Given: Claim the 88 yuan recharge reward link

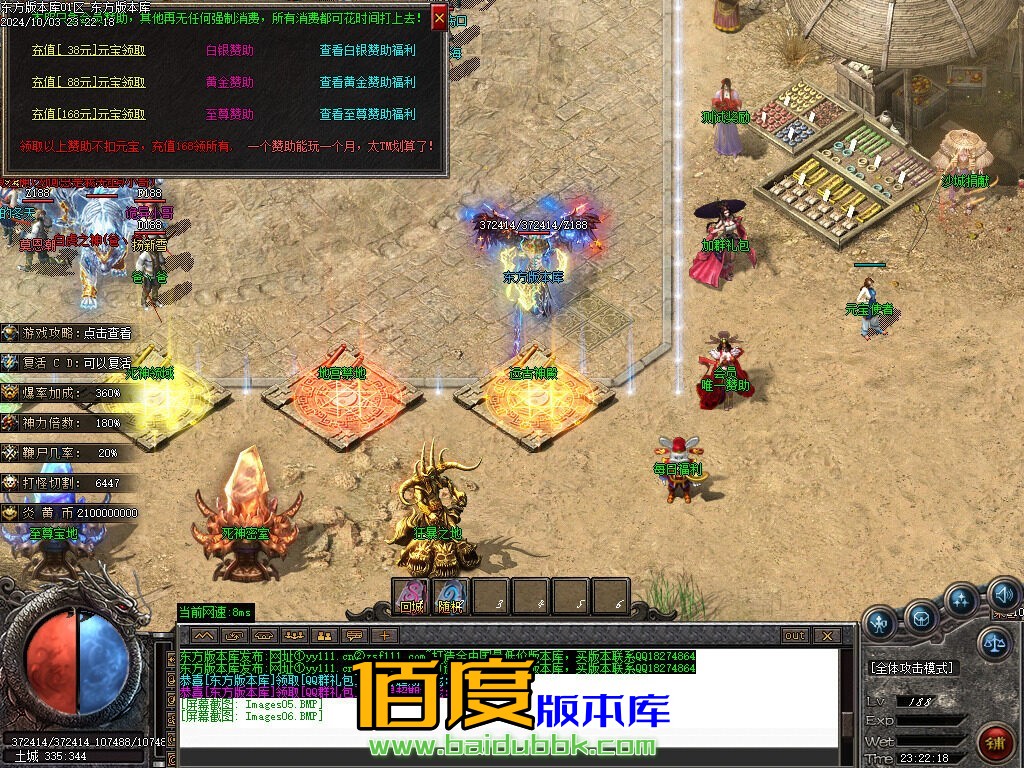Looking at the screenshot, I should 88,82.
